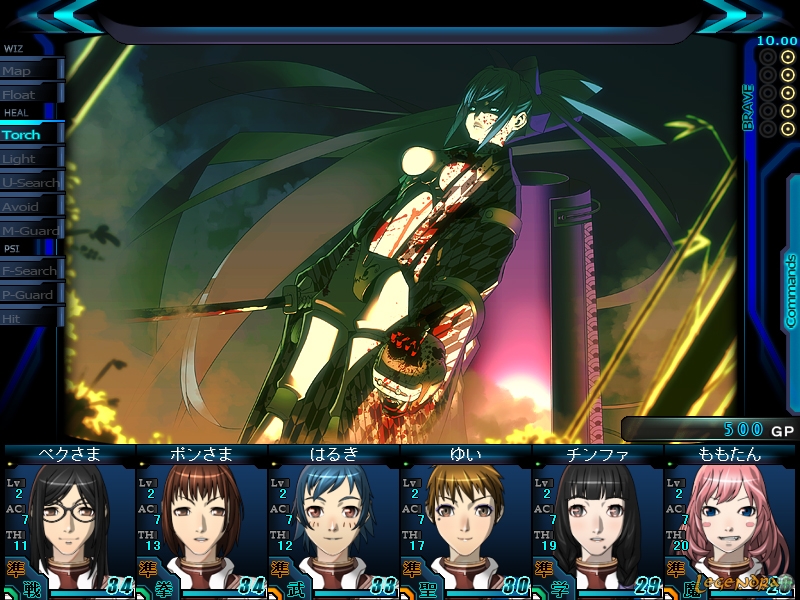
Task: Choose the F-Search psi ability
Action: [x=30, y=271]
